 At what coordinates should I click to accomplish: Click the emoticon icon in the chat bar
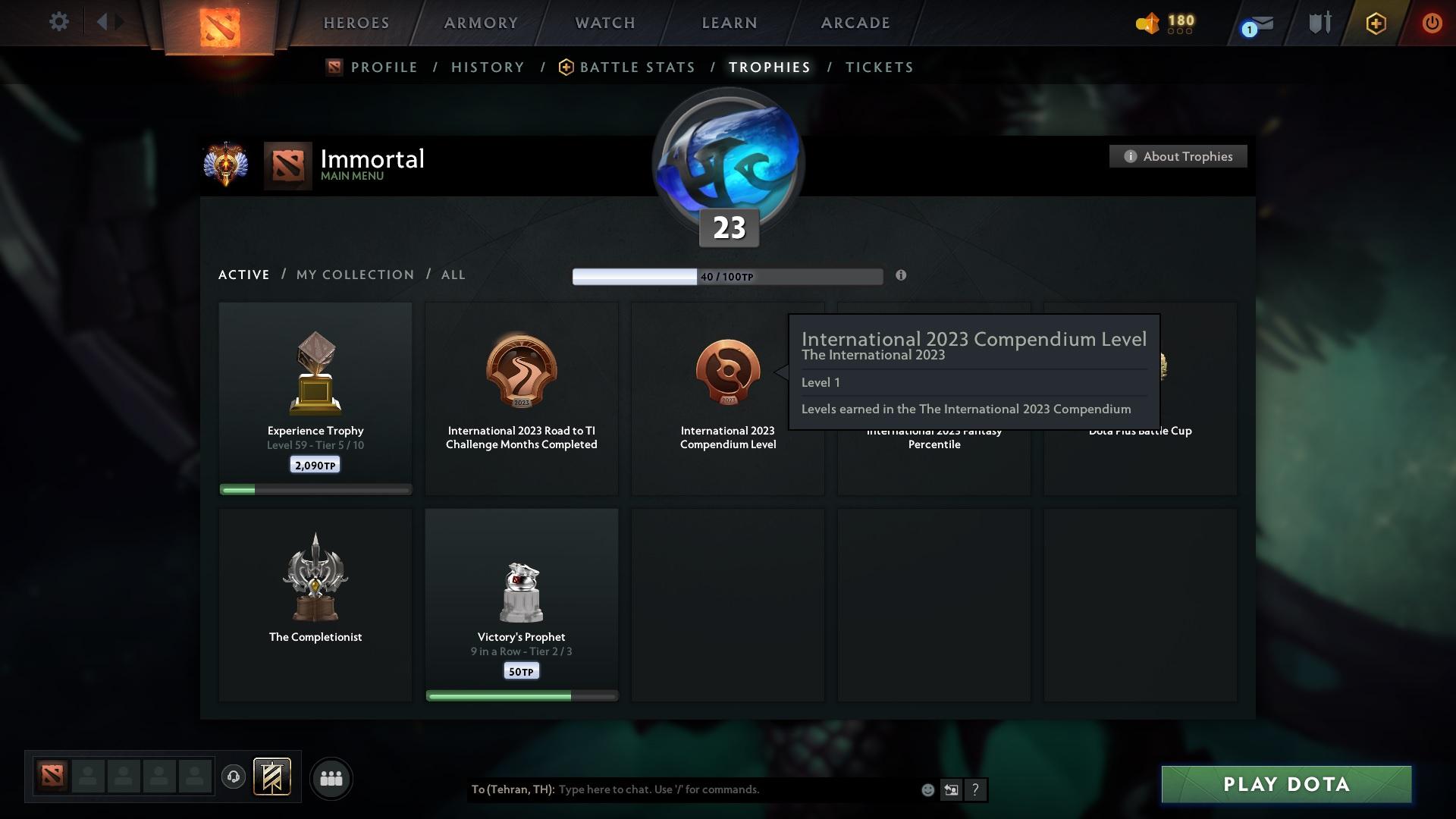tap(927, 789)
